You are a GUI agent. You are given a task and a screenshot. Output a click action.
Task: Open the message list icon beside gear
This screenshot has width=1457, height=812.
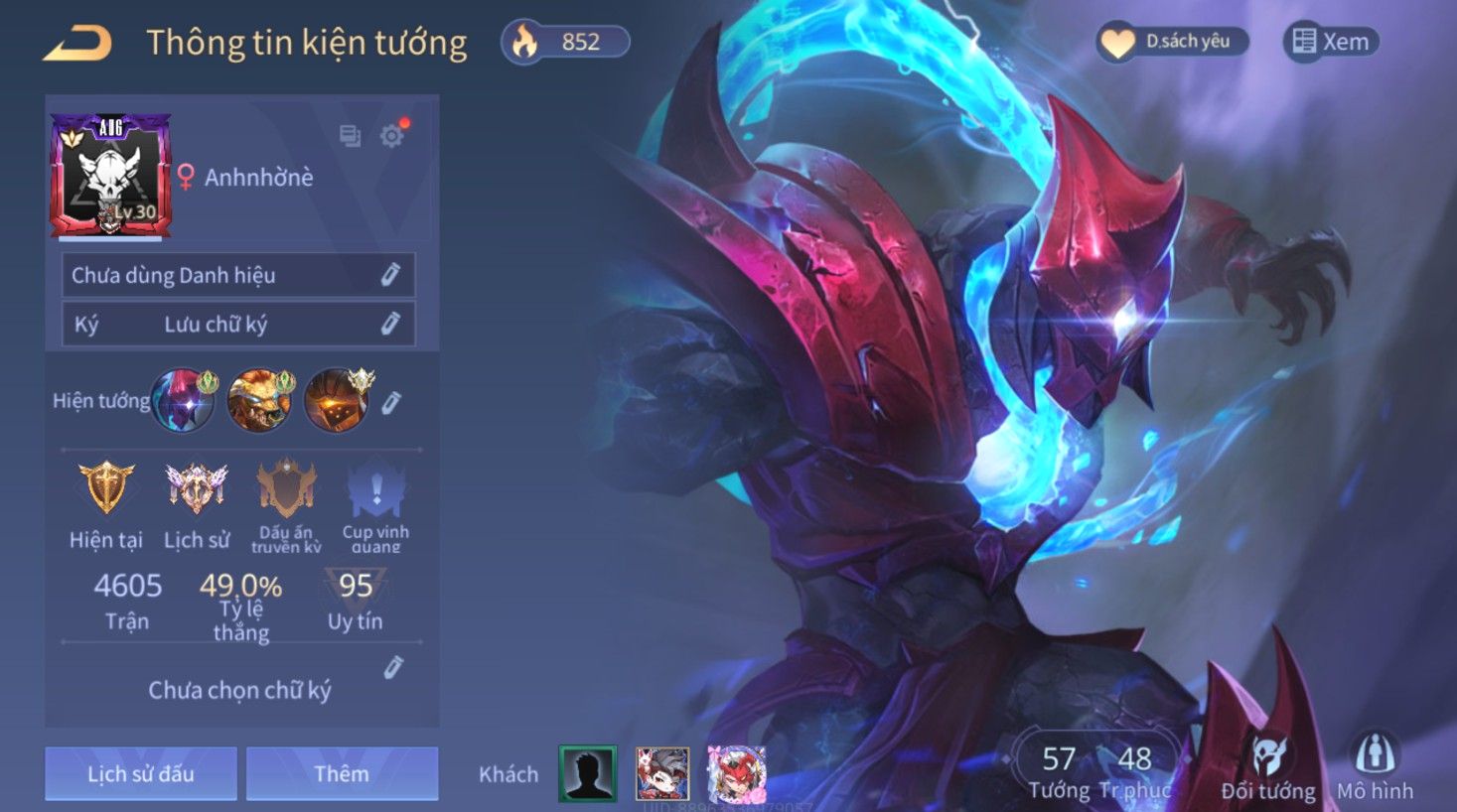point(350,135)
